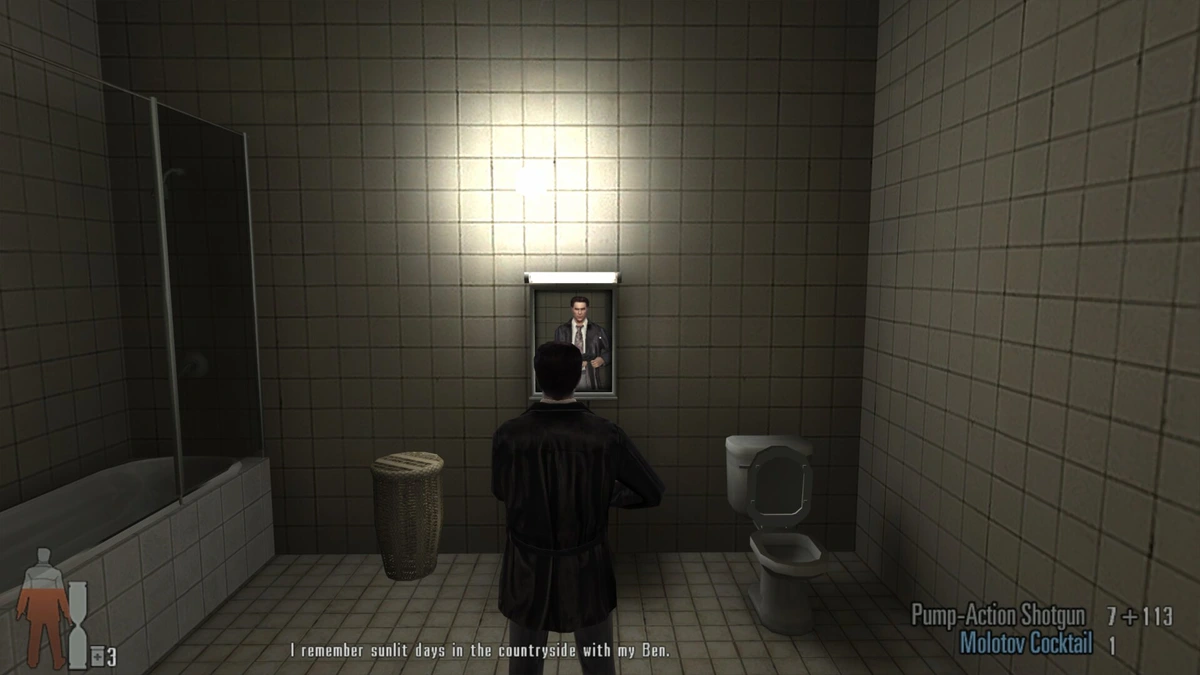Screen dimensions: 1200x675
Task: Choose the Molotov Cocktail secondary weapon
Action: click(1025, 644)
